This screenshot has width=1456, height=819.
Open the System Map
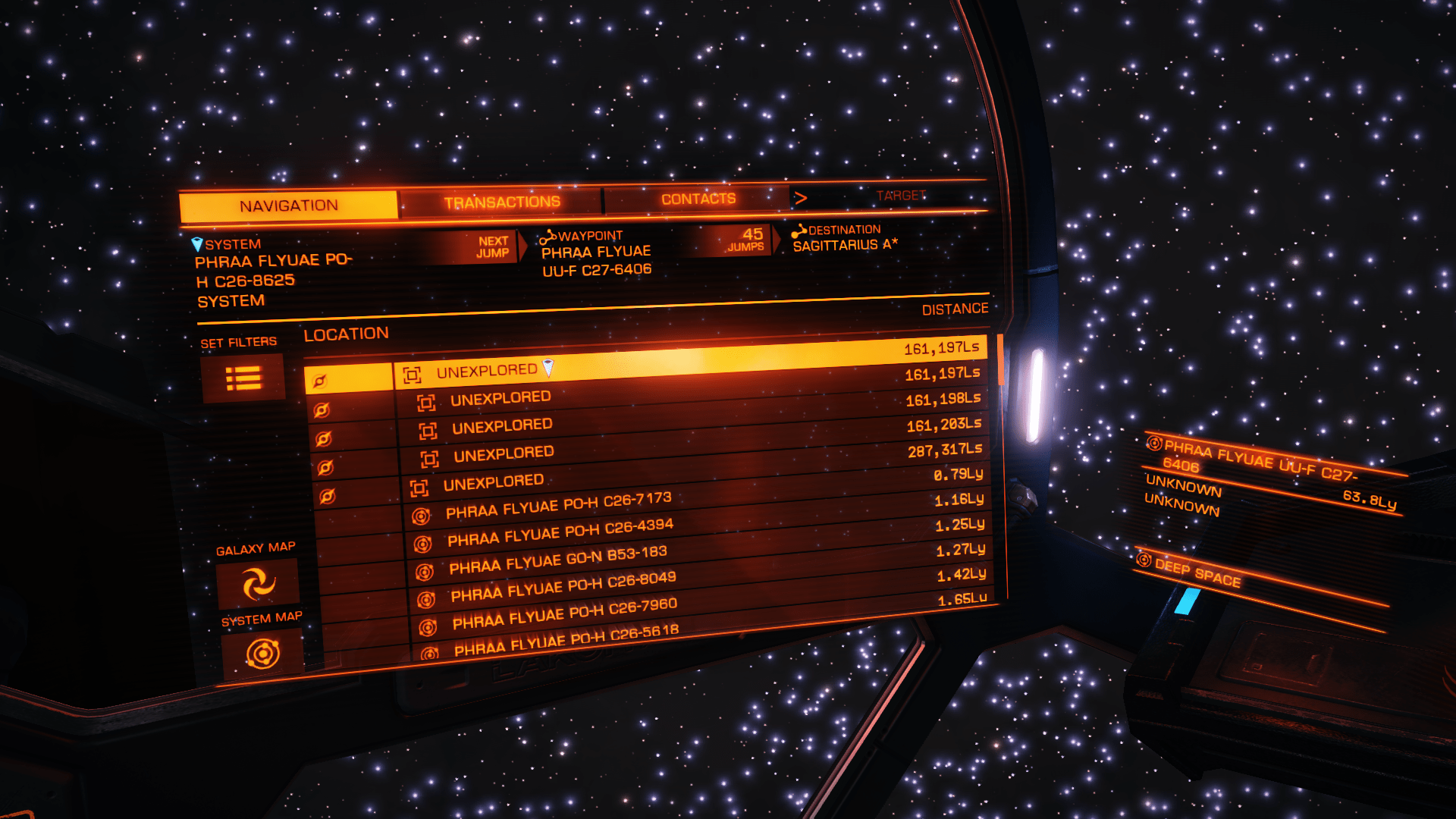point(262,651)
